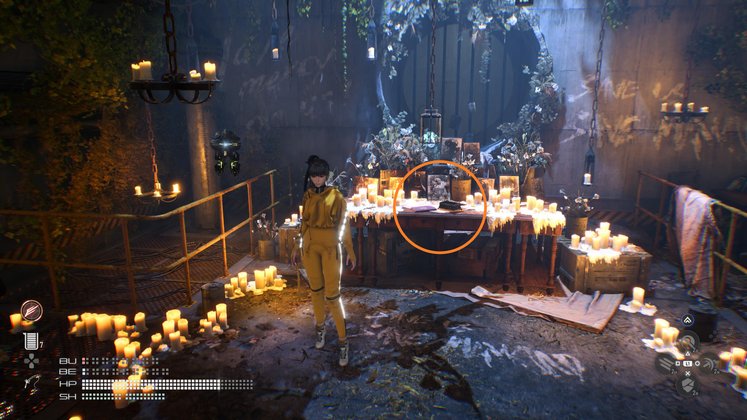
Task: Activate the top spiral slash skill
Action: click(687, 340)
